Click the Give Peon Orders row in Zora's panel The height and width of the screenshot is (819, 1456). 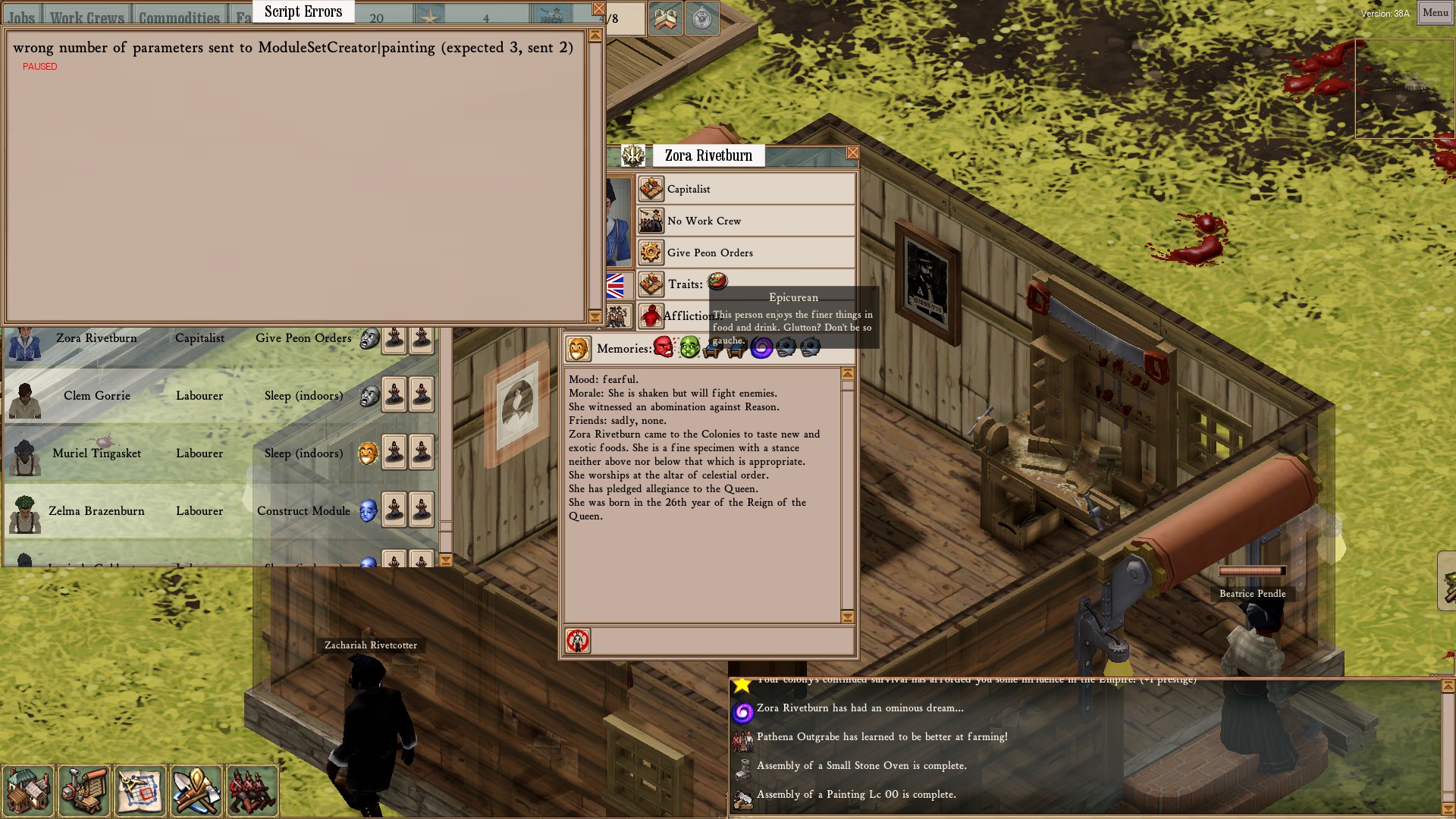746,253
